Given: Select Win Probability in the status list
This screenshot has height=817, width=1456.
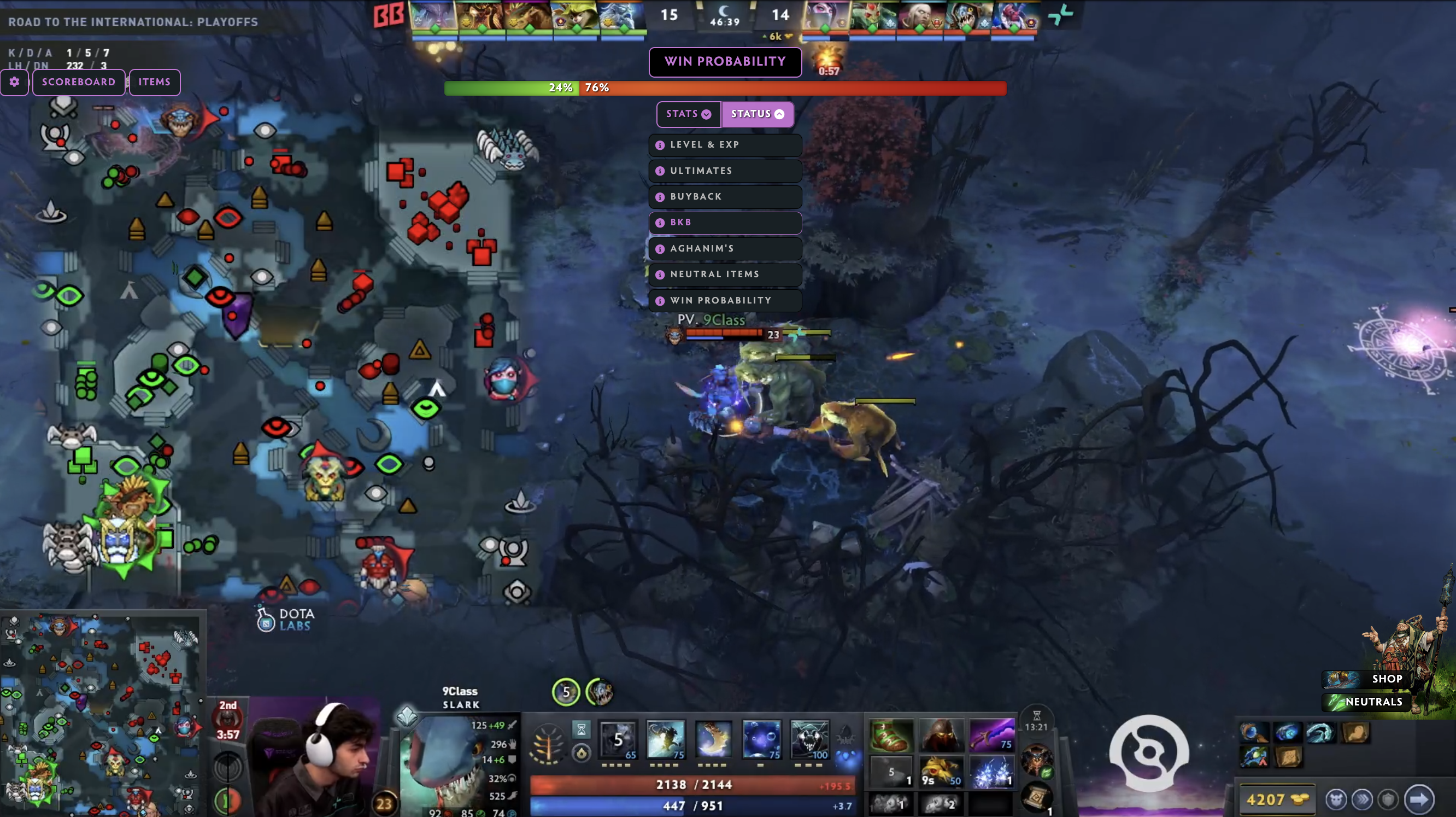Looking at the screenshot, I should (725, 300).
